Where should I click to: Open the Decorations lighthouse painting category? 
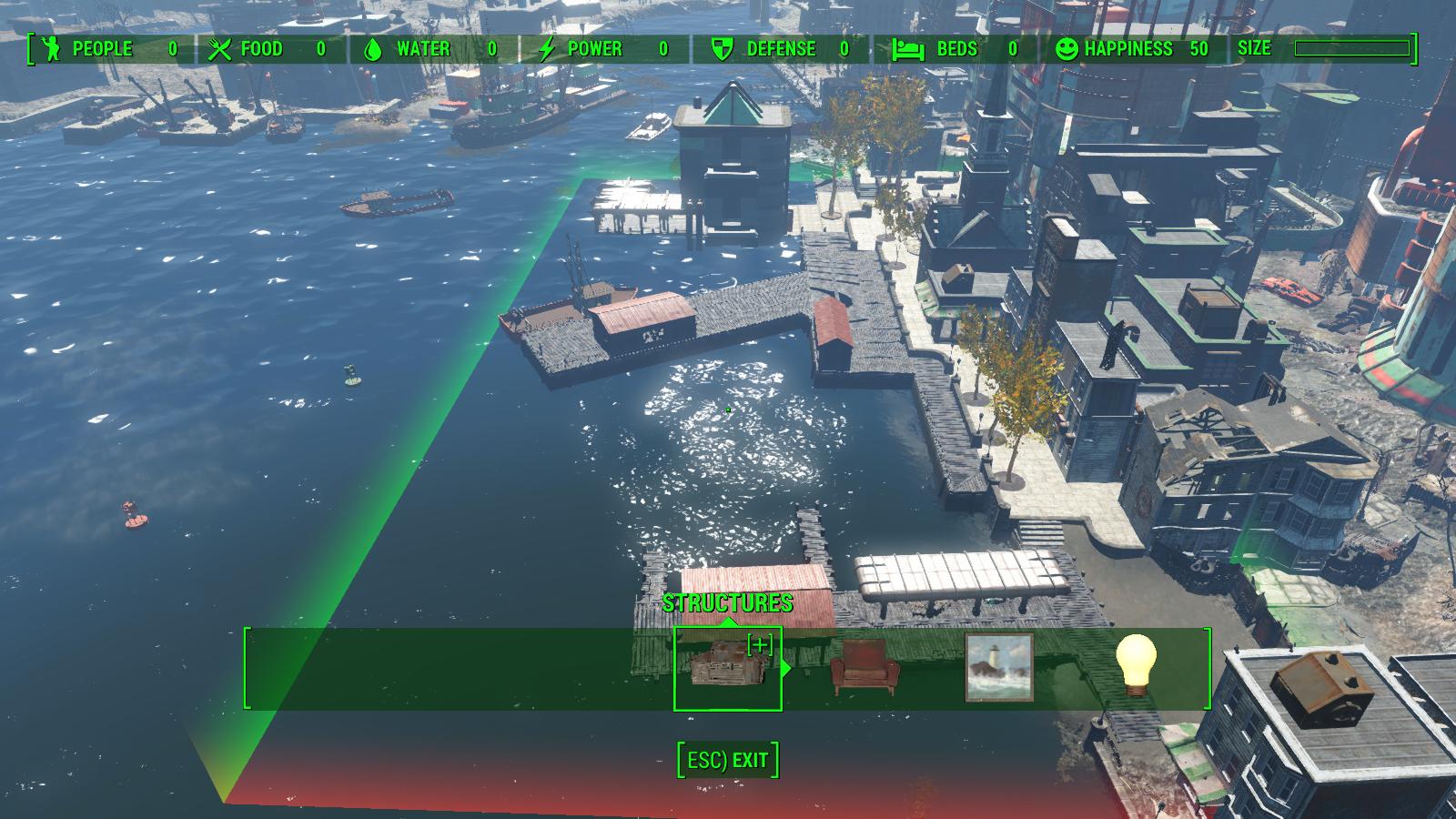(998, 668)
